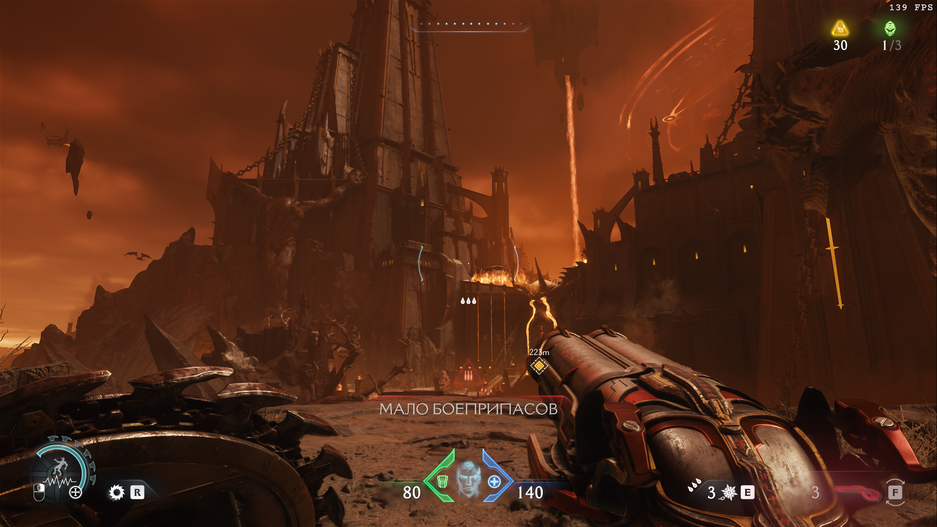Click the yellow triangle currency icon

[x=840, y=28]
